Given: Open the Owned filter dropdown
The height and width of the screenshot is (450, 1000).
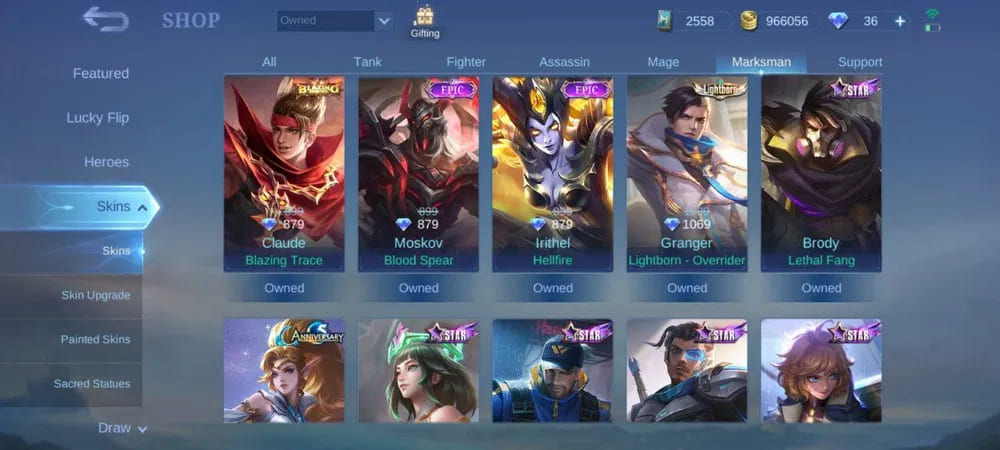Looking at the screenshot, I should [x=335, y=21].
